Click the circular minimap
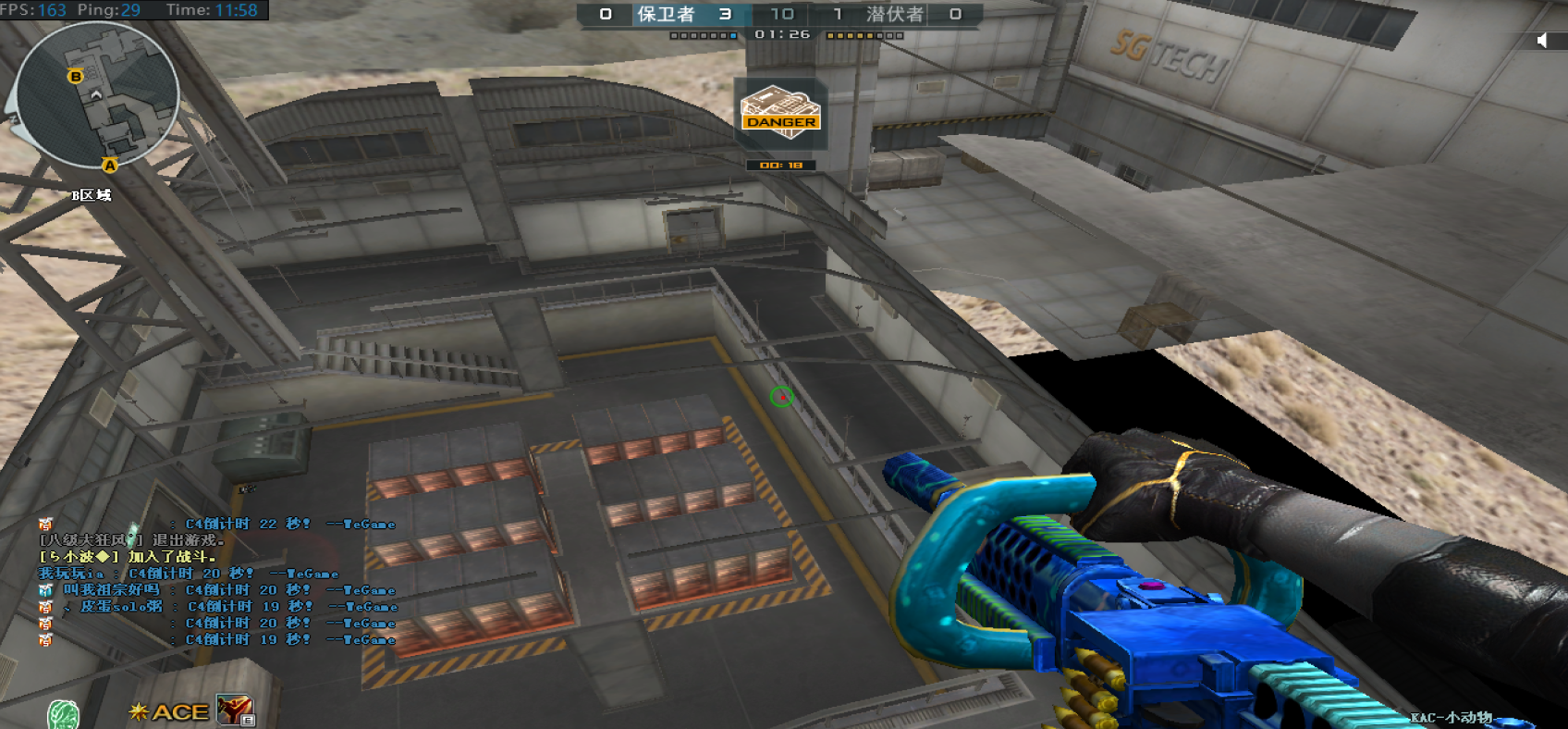This screenshot has height=729, width=1568. (x=97, y=94)
